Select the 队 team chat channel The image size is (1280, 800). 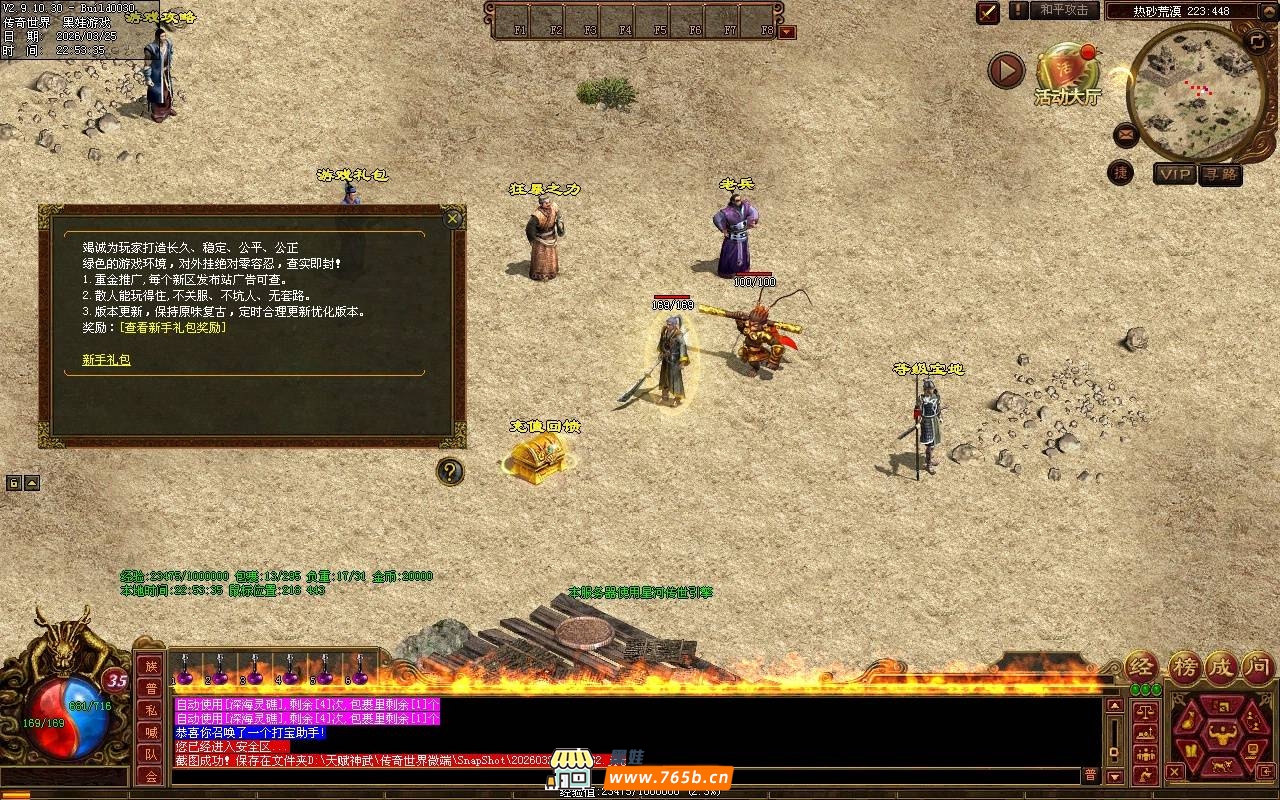pos(151,754)
